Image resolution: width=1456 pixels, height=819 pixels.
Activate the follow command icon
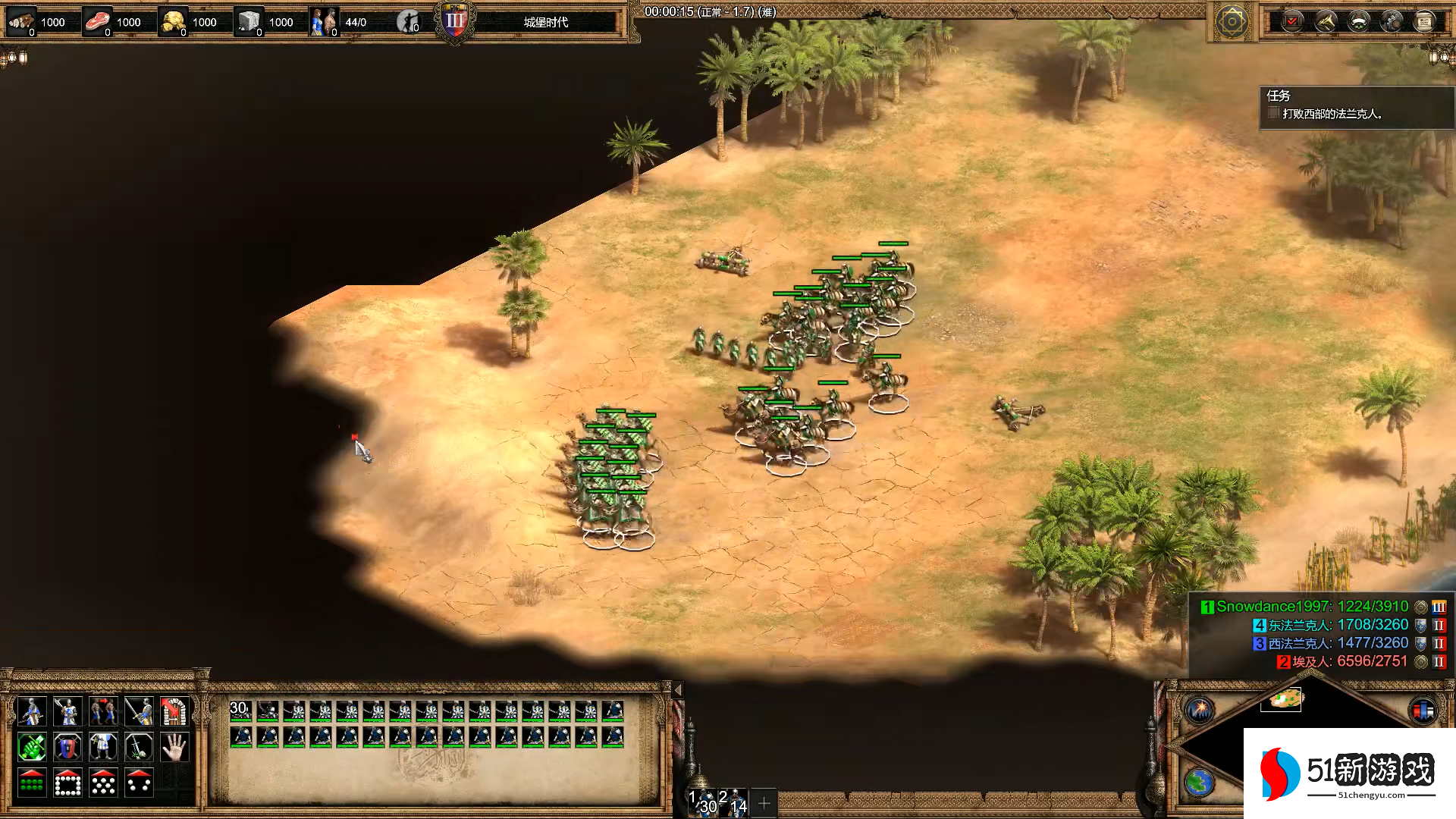(103, 711)
